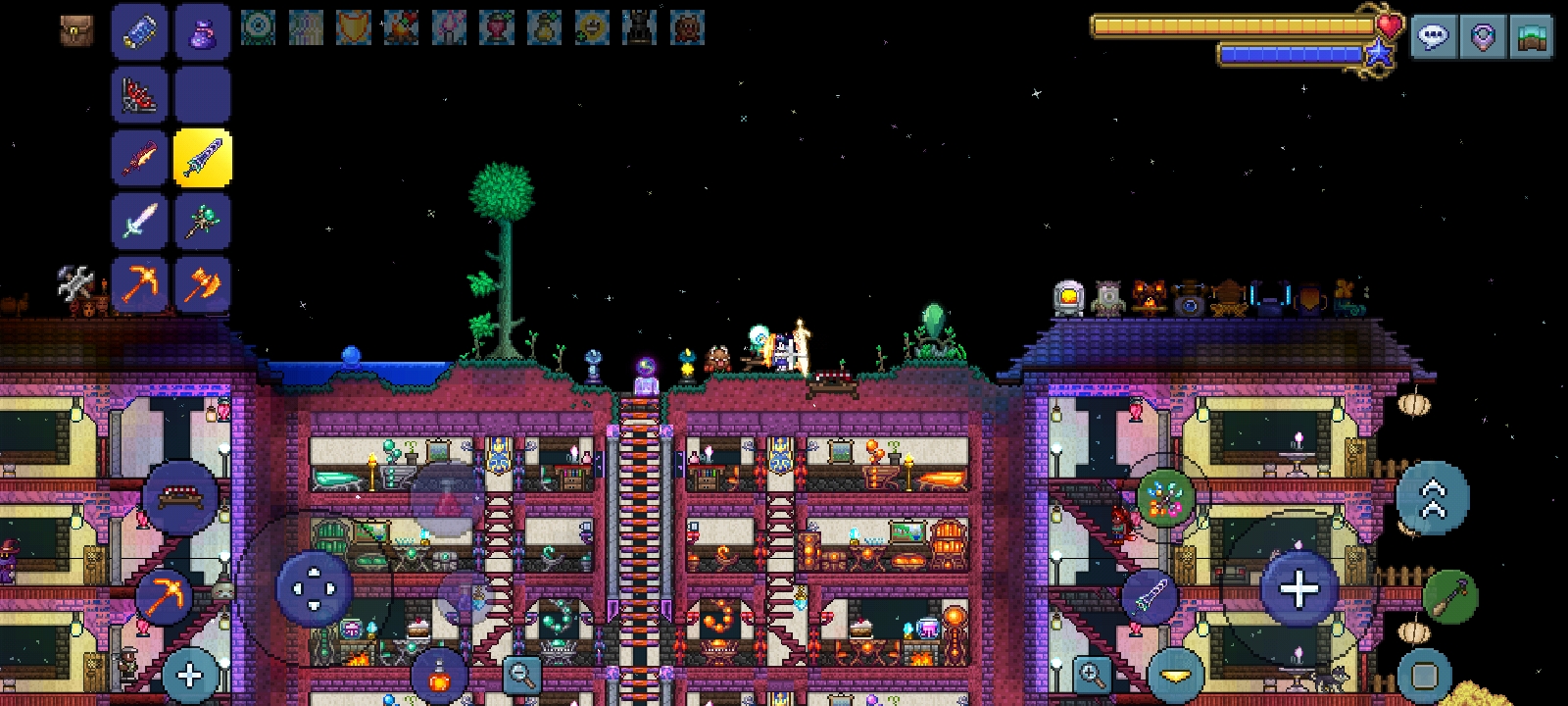Image resolution: width=1568 pixels, height=706 pixels.
Task: Open the housing menu button
Action: [x=1532, y=38]
